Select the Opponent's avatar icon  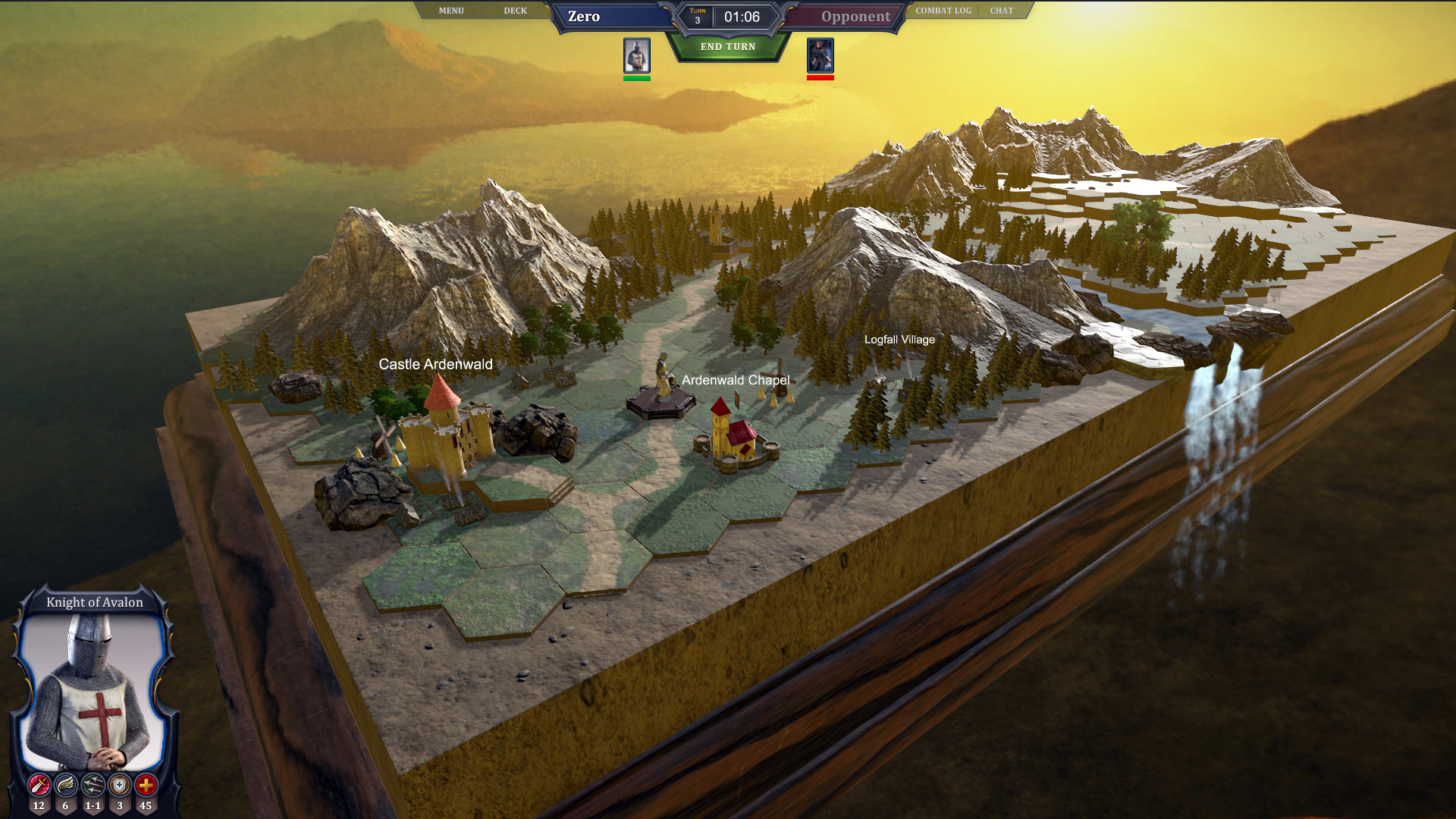(819, 55)
